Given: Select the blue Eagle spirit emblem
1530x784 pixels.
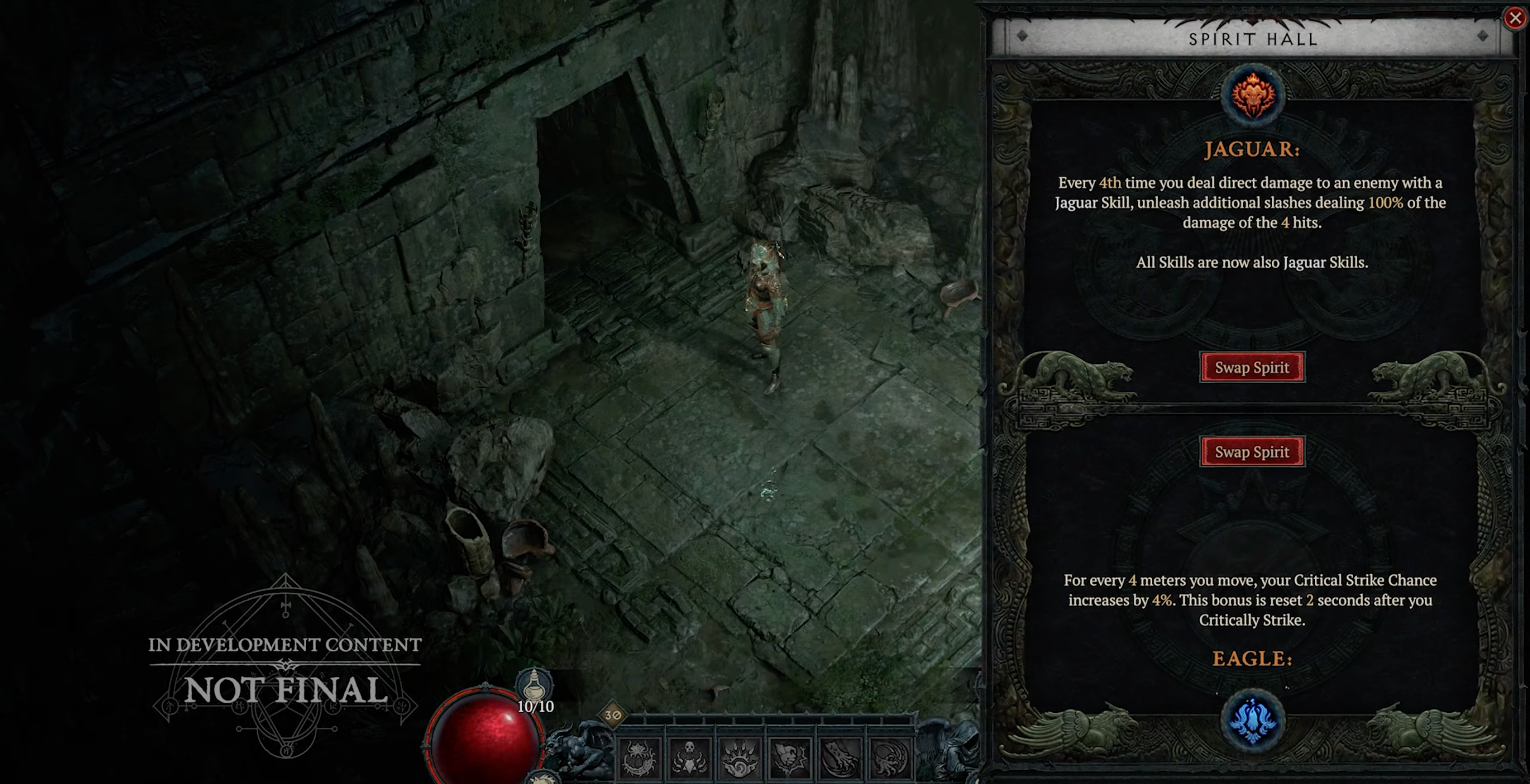Looking at the screenshot, I should [x=1253, y=720].
